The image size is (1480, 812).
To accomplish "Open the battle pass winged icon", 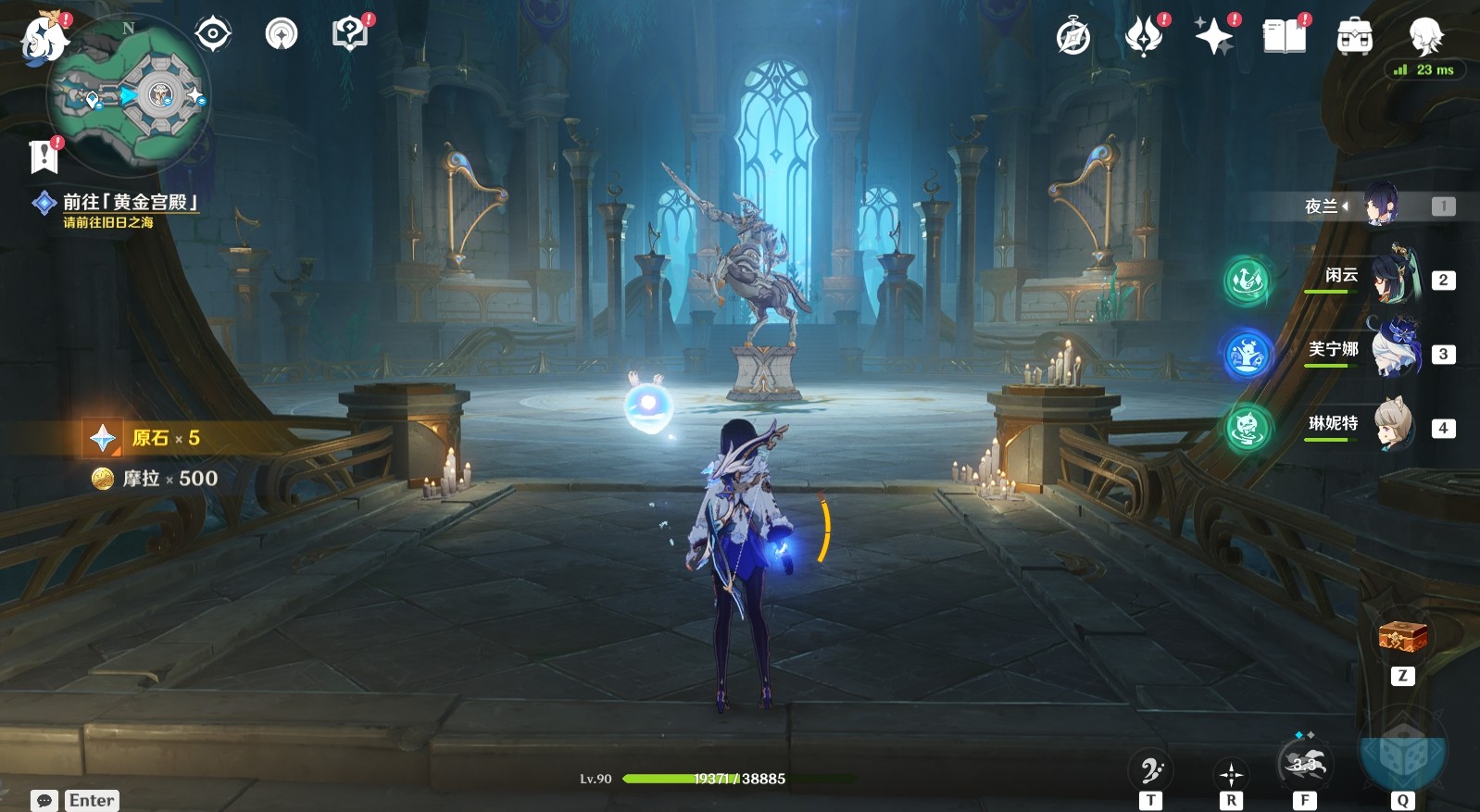I will pos(1144,37).
